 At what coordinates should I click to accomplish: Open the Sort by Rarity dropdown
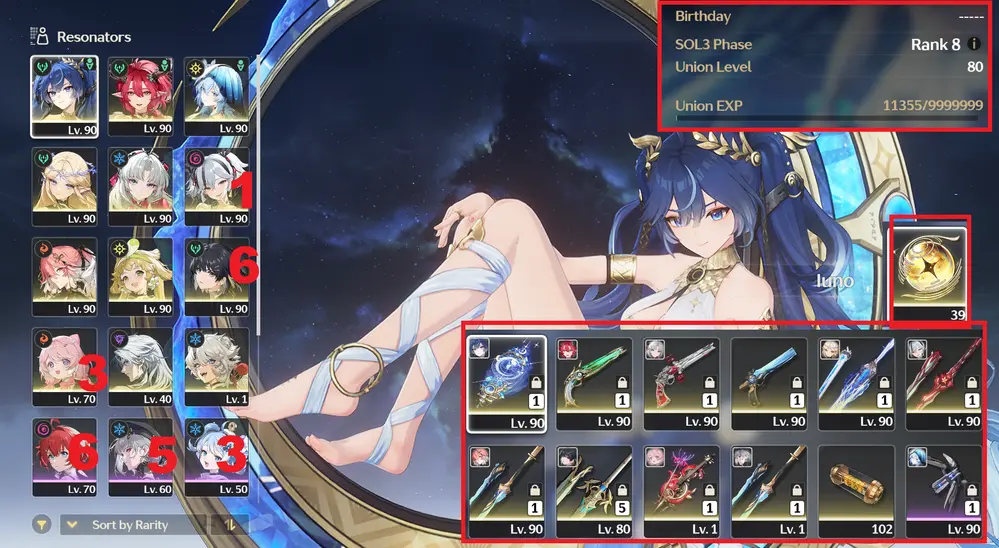coord(134,525)
